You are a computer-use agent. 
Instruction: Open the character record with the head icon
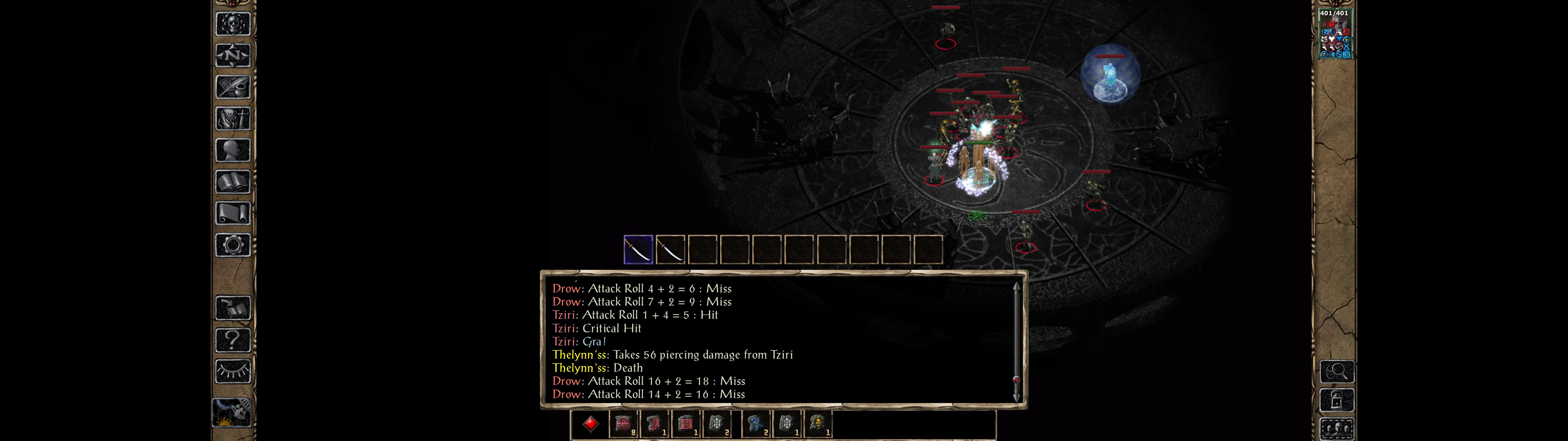coord(232,150)
